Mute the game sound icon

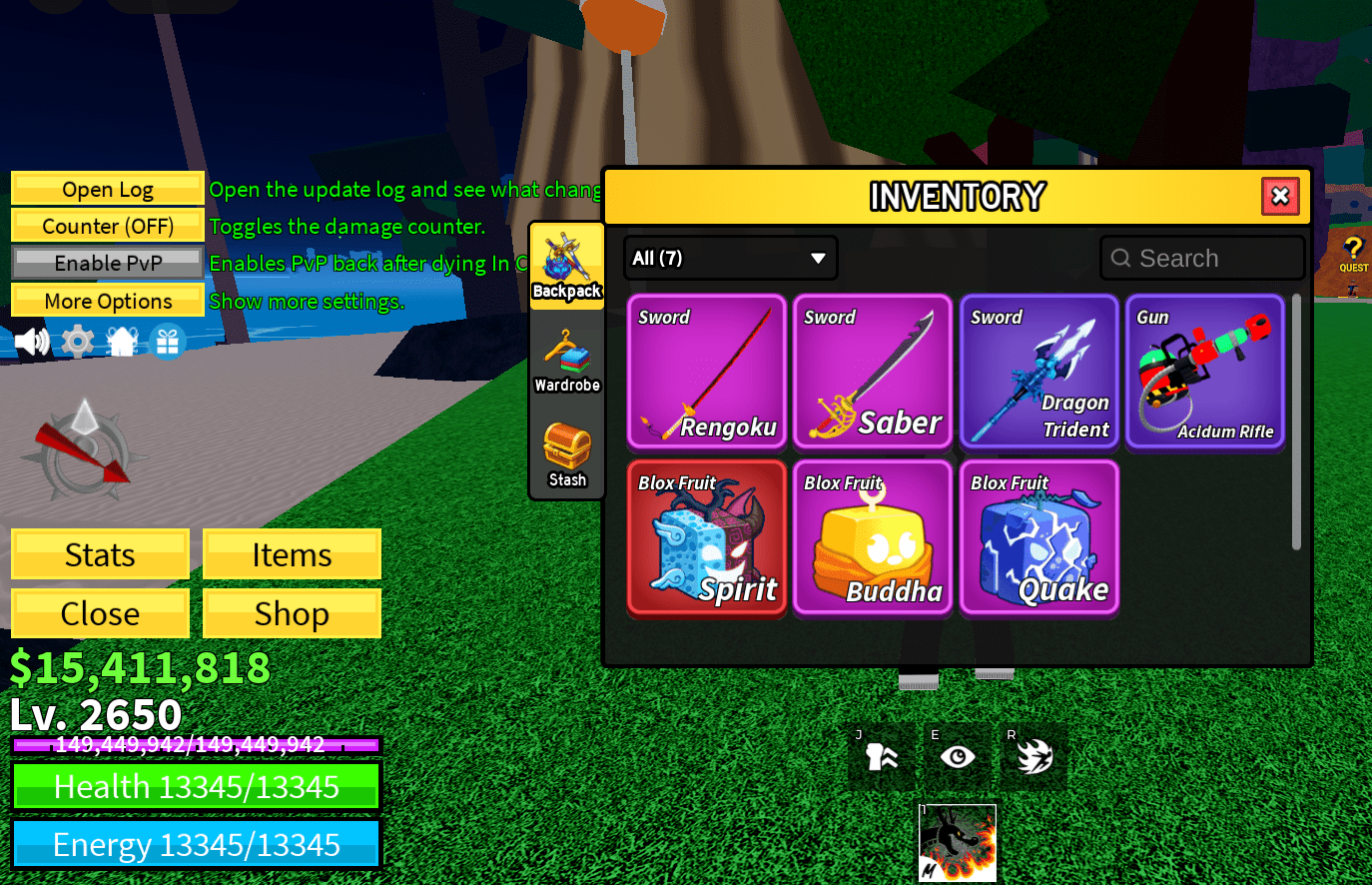pos(33,341)
